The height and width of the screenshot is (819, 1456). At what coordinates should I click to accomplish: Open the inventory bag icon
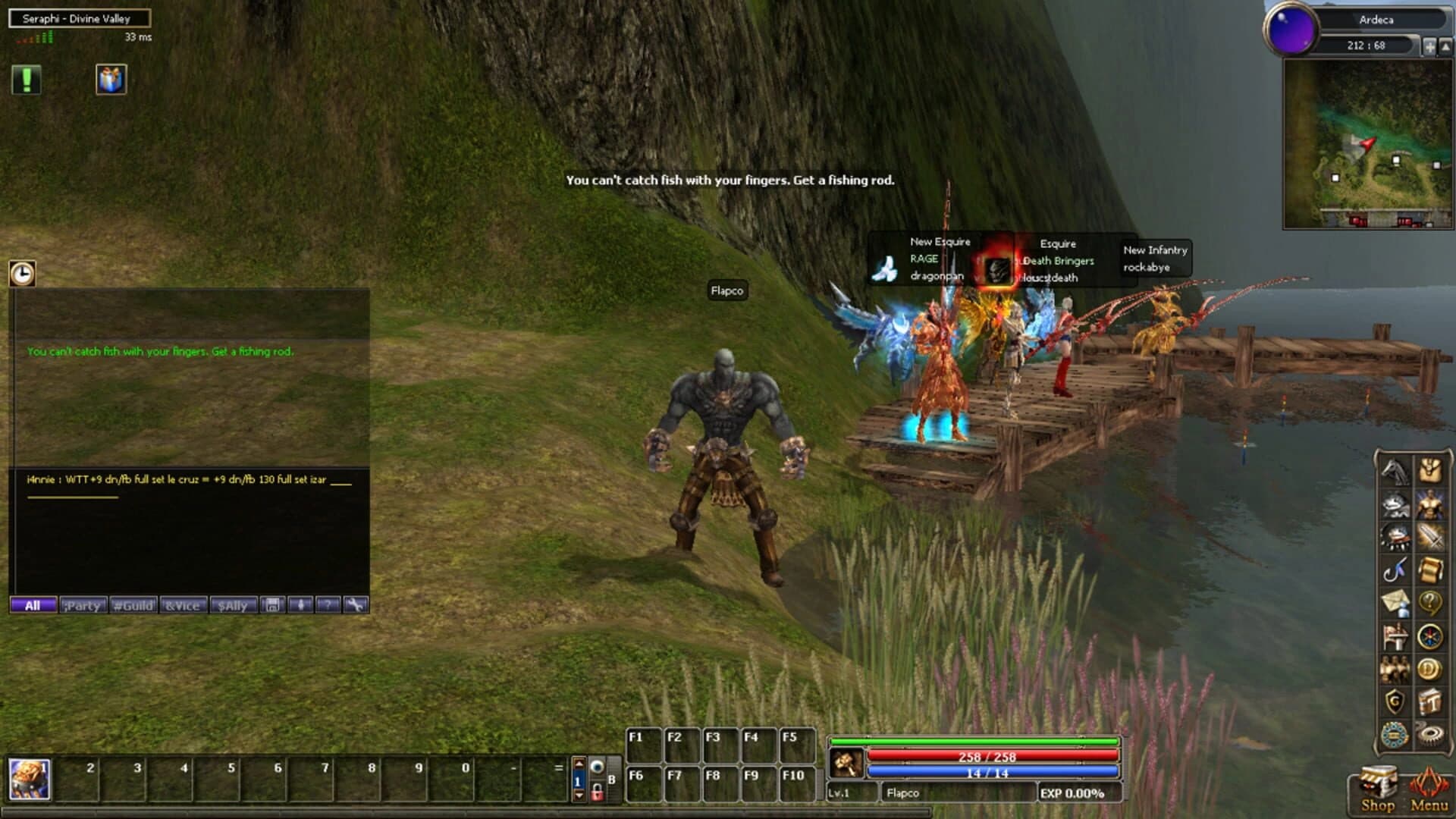[1430, 471]
